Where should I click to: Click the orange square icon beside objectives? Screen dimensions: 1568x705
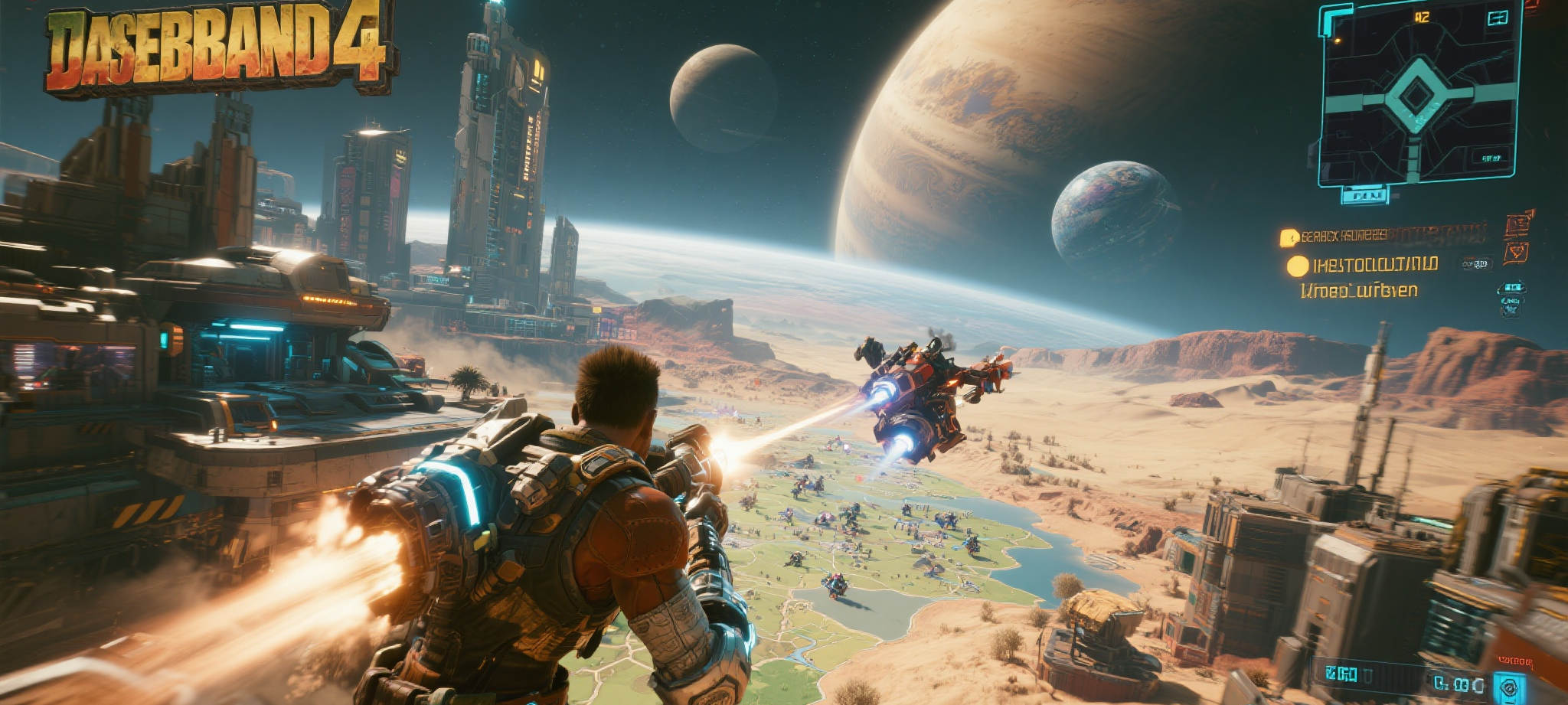(1517, 224)
